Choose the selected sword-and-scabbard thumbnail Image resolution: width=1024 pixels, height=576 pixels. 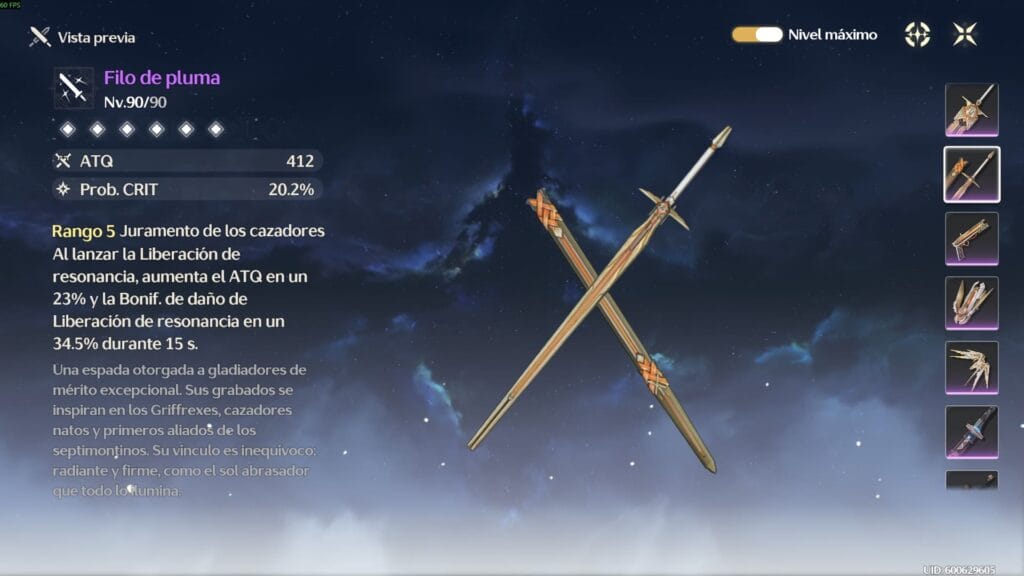[x=971, y=174]
